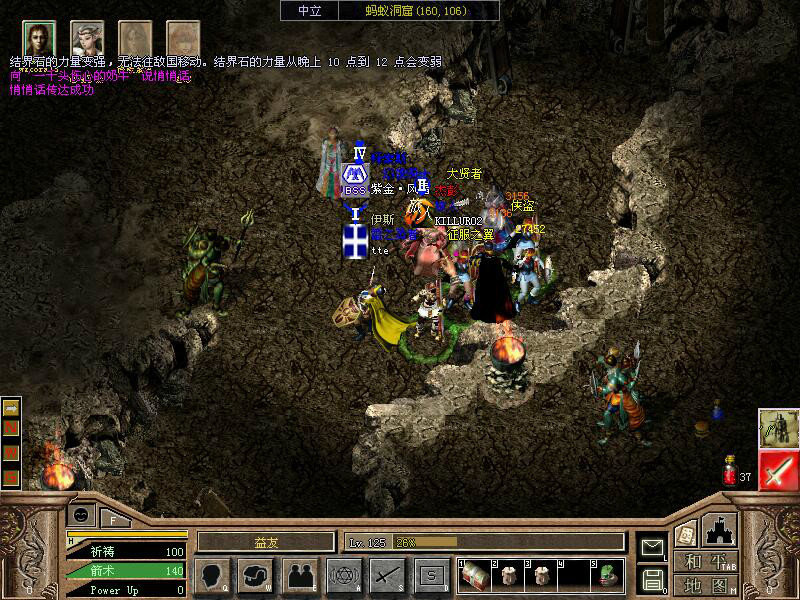800x600 pixels.
Task: Select the first party member portrait
Action: tap(40, 38)
